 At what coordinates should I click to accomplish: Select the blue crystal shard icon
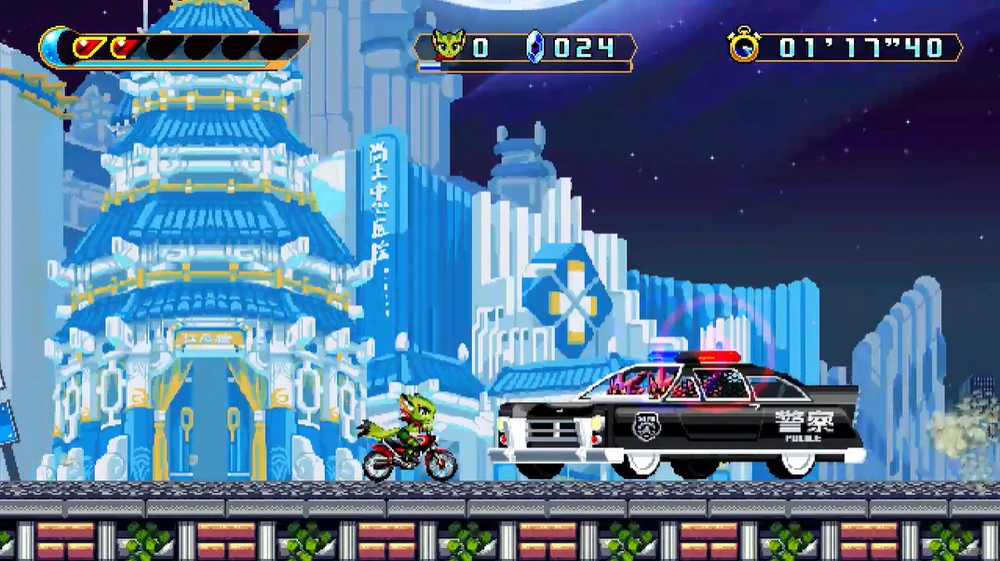pyautogui.click(x=535, y=47)
